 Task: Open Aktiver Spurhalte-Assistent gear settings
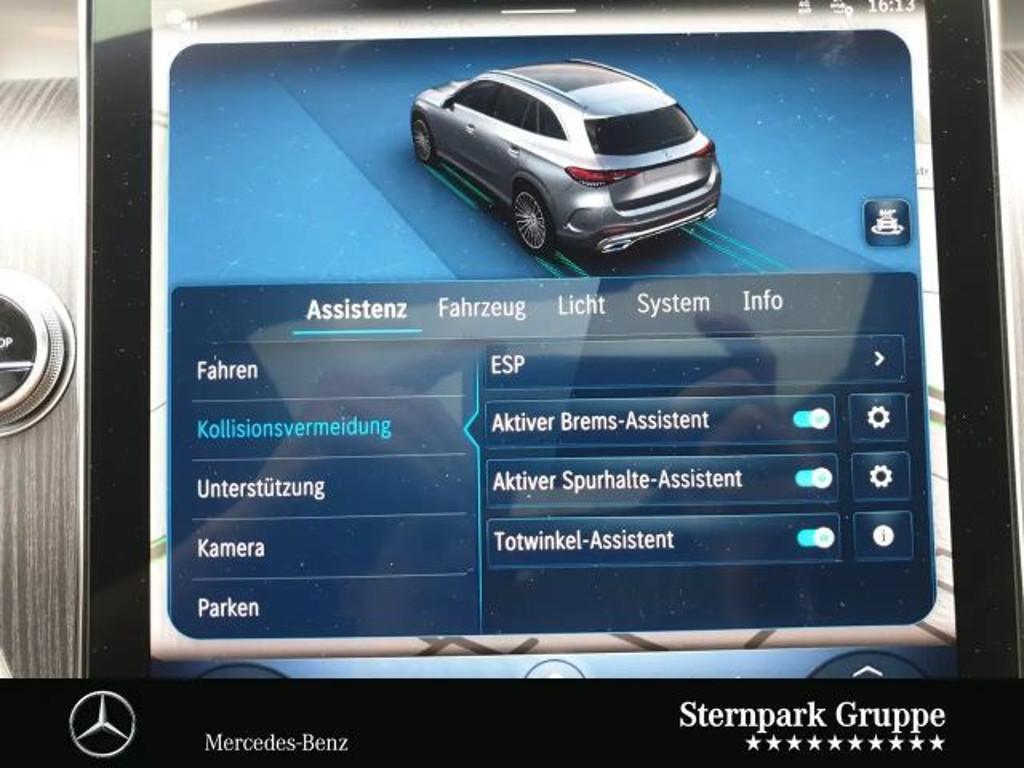pos(880,476)
